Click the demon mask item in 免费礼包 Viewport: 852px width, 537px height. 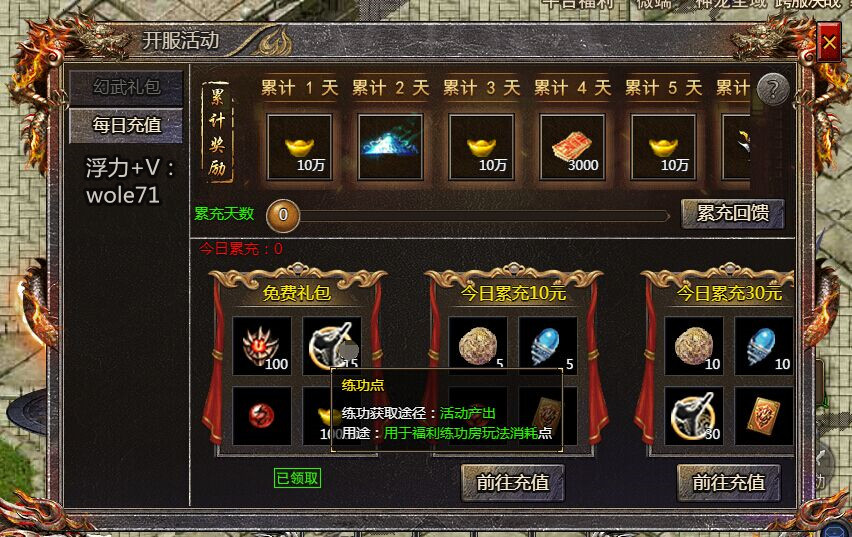[262, 346]
